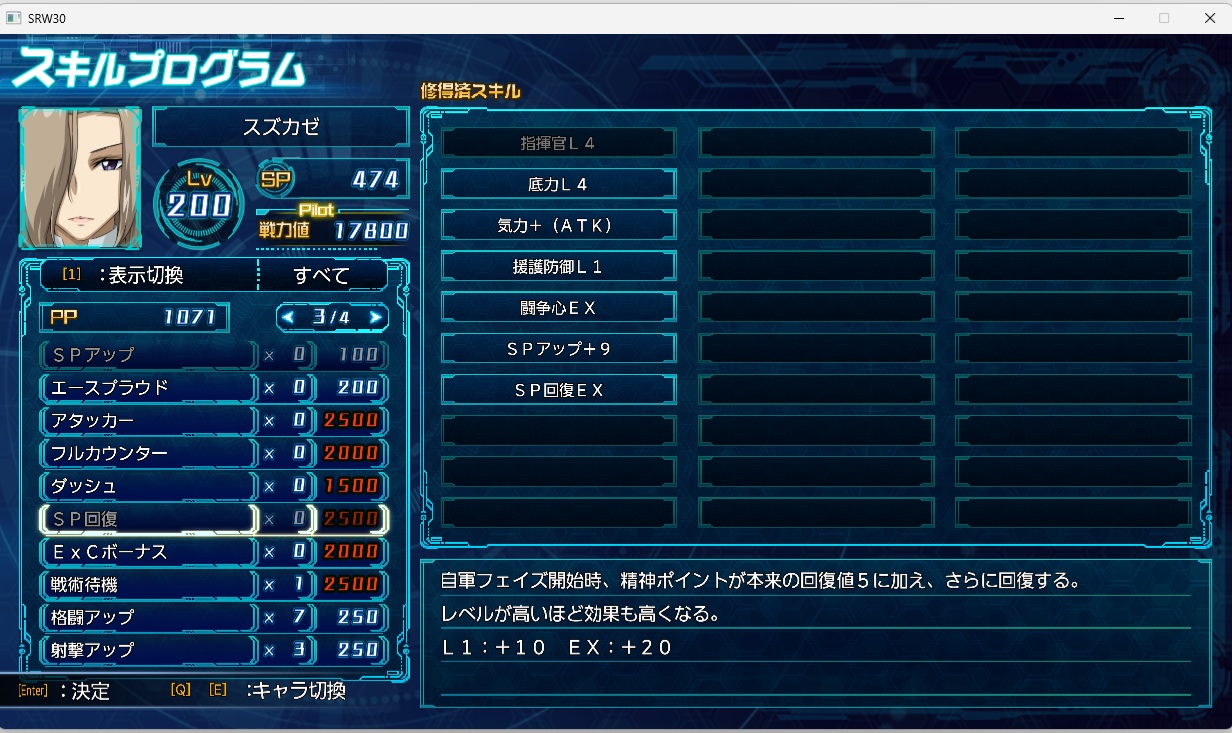The width and height of the screenshot is (1232, 733).
Task: Select learned skill 気力+(ATK)
Action: click(558, 225)
